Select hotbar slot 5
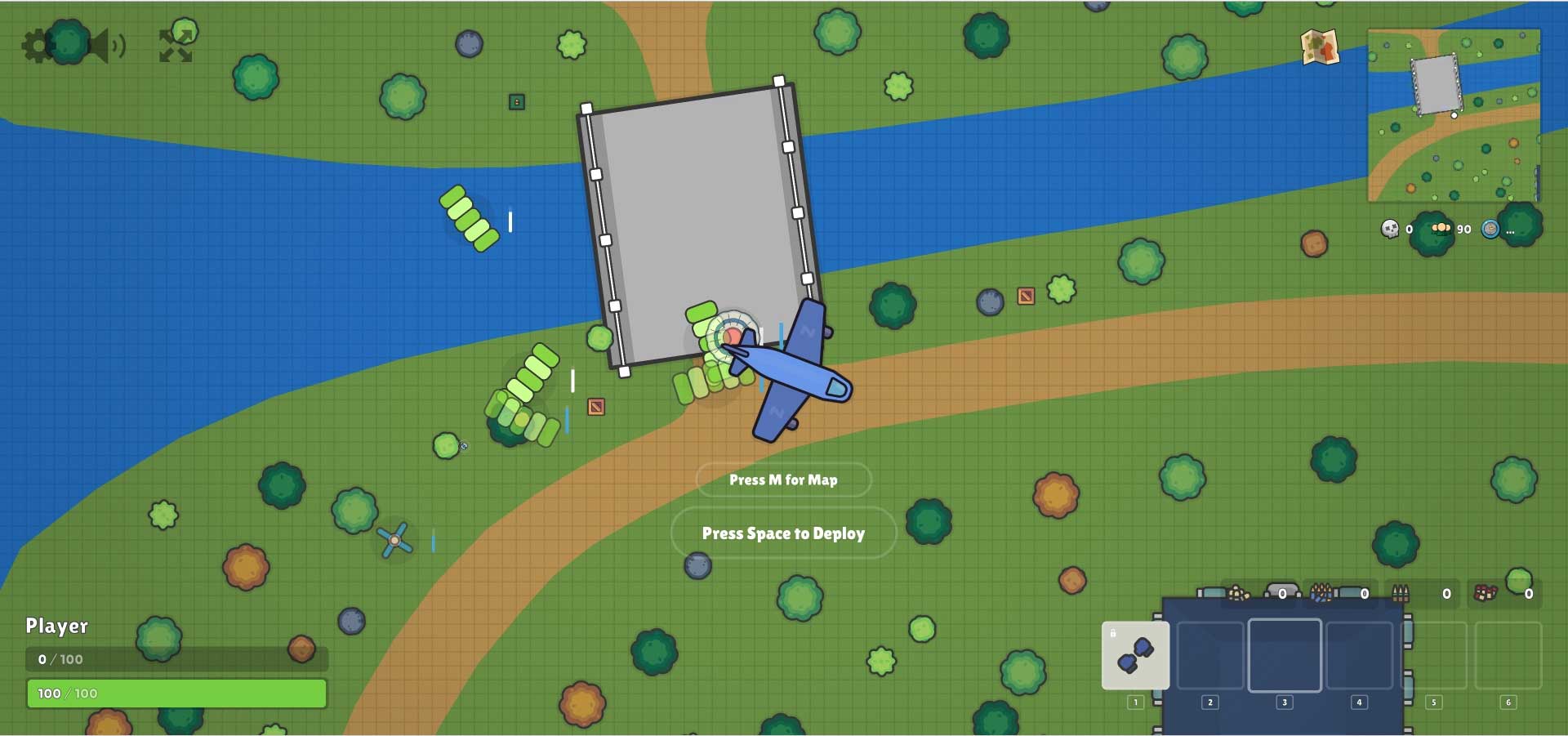The width and height of the screenshot is (1568, 736). click(x=1433, y=653)
